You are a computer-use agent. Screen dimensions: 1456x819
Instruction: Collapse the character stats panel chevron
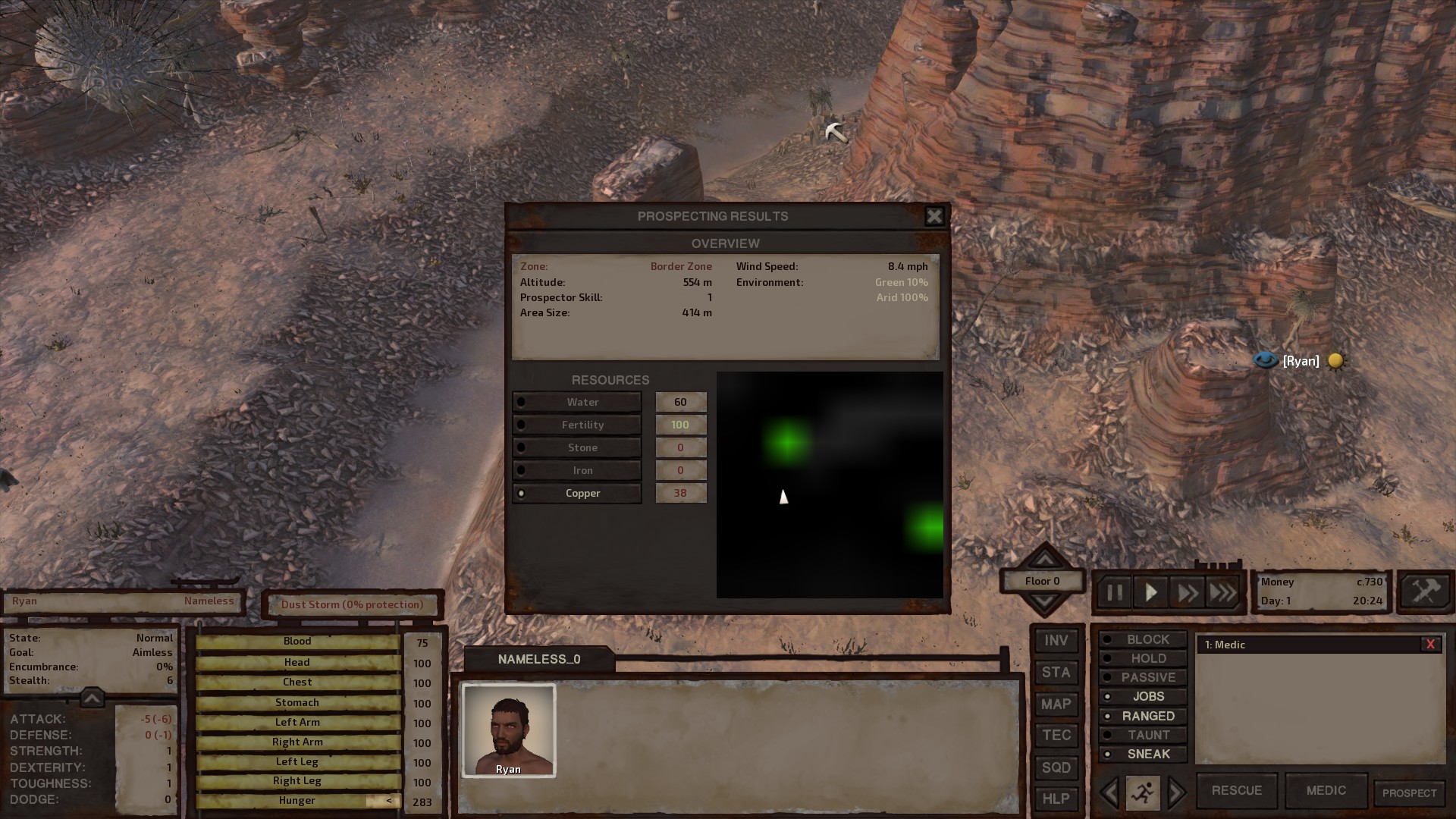point(91,698)
